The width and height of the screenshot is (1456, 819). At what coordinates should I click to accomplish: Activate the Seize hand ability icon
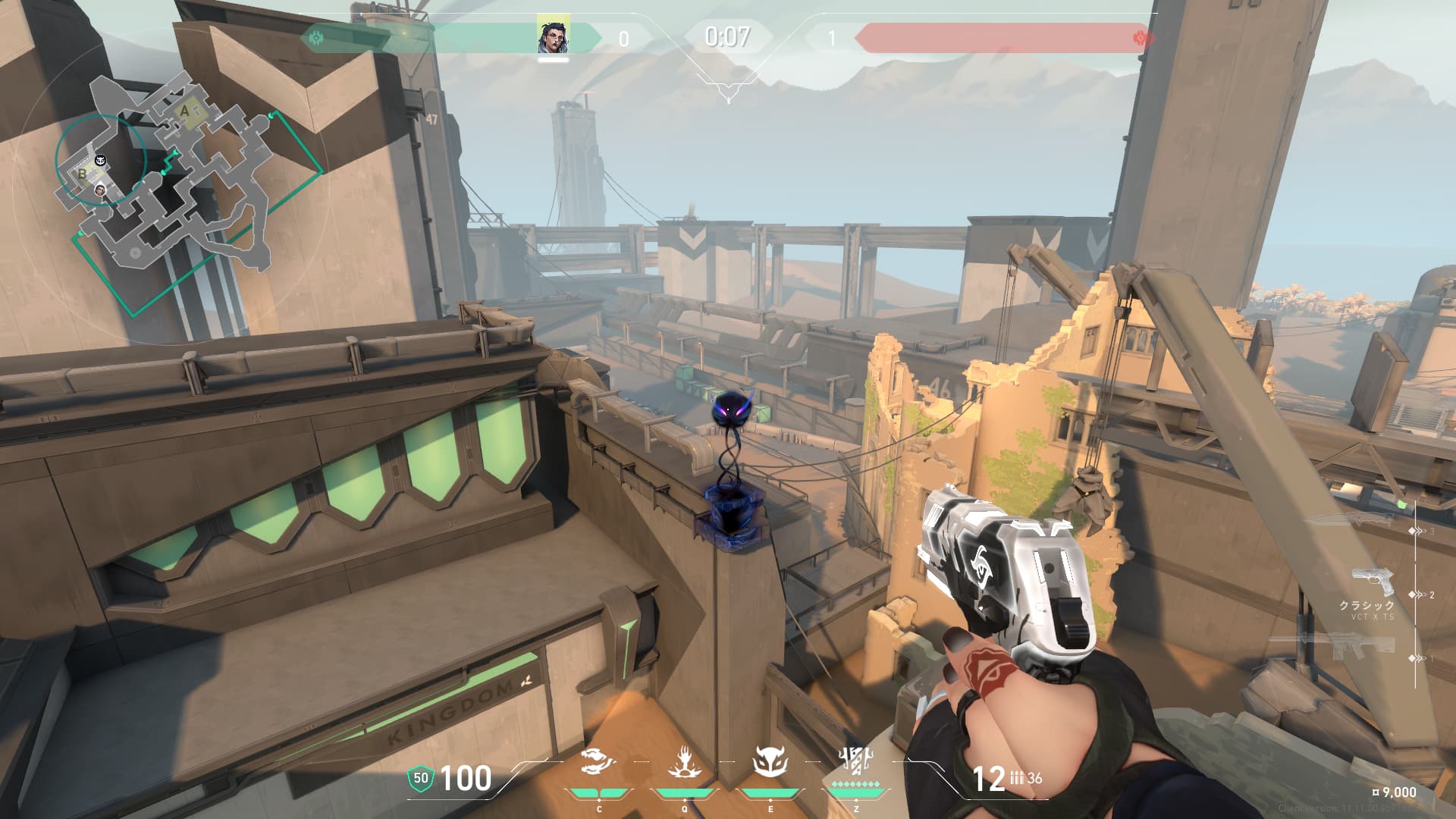(684, 761)
